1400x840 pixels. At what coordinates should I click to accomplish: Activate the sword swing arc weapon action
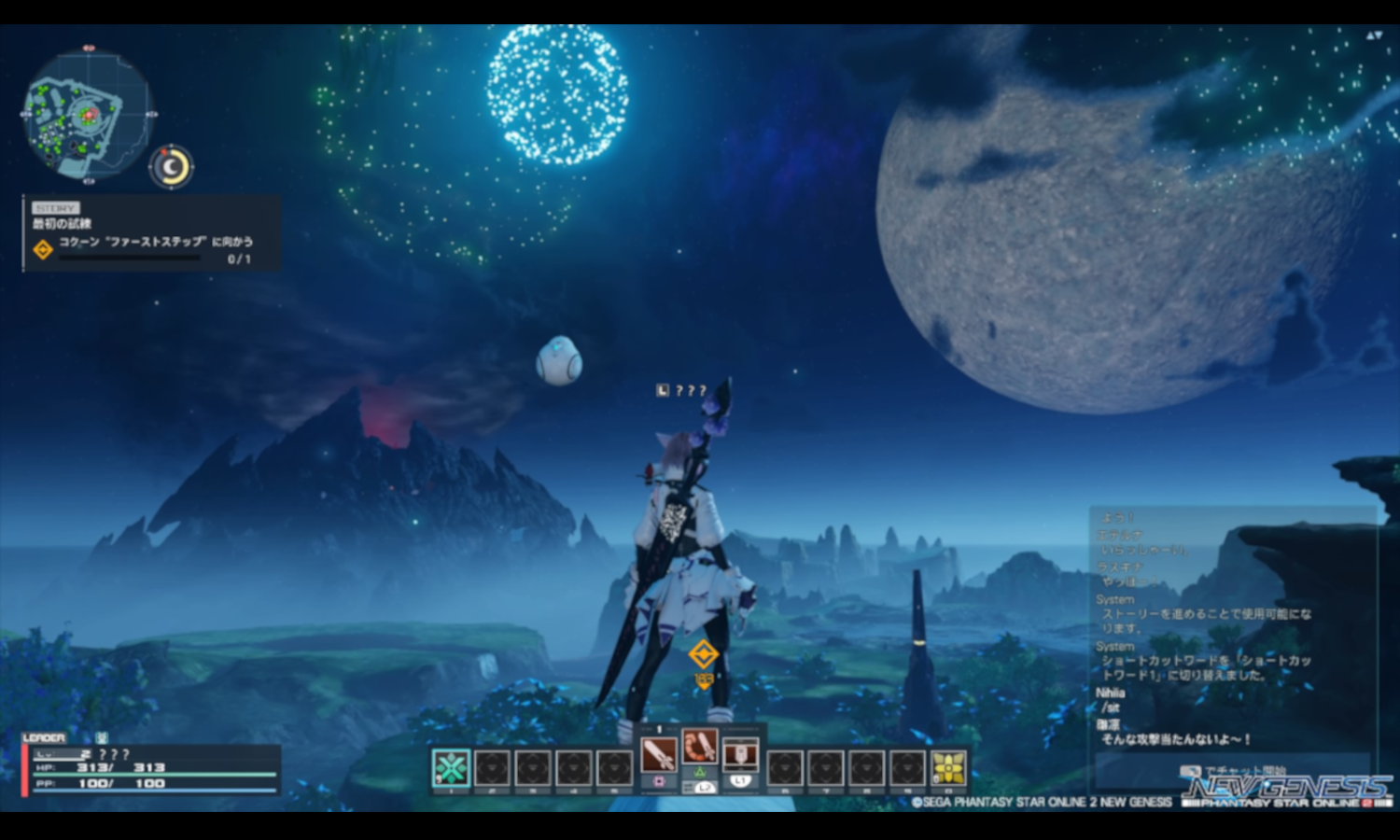tap(699, 747)
